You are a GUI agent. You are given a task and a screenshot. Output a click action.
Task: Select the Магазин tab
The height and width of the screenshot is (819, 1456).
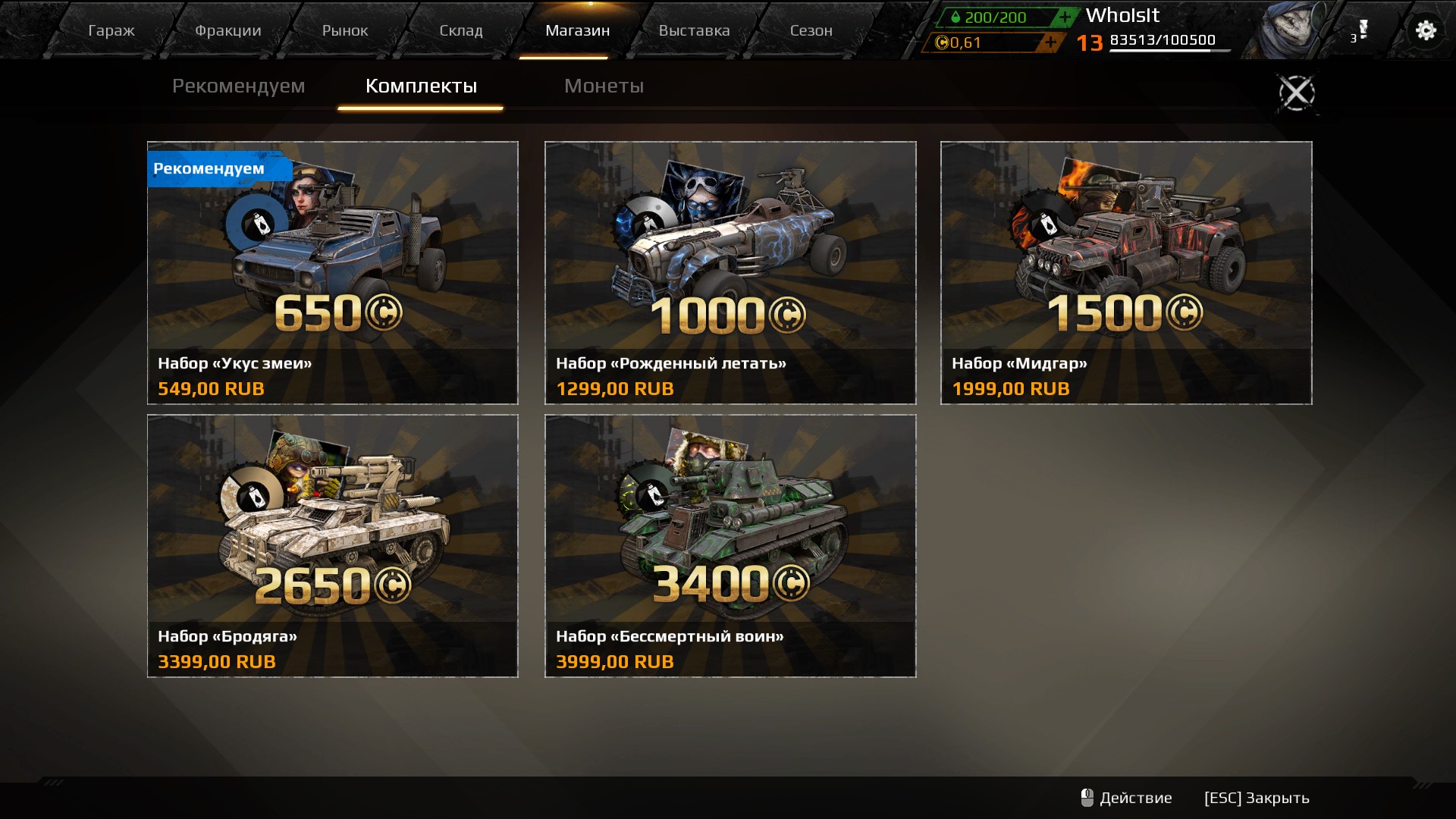coord(577,31)
